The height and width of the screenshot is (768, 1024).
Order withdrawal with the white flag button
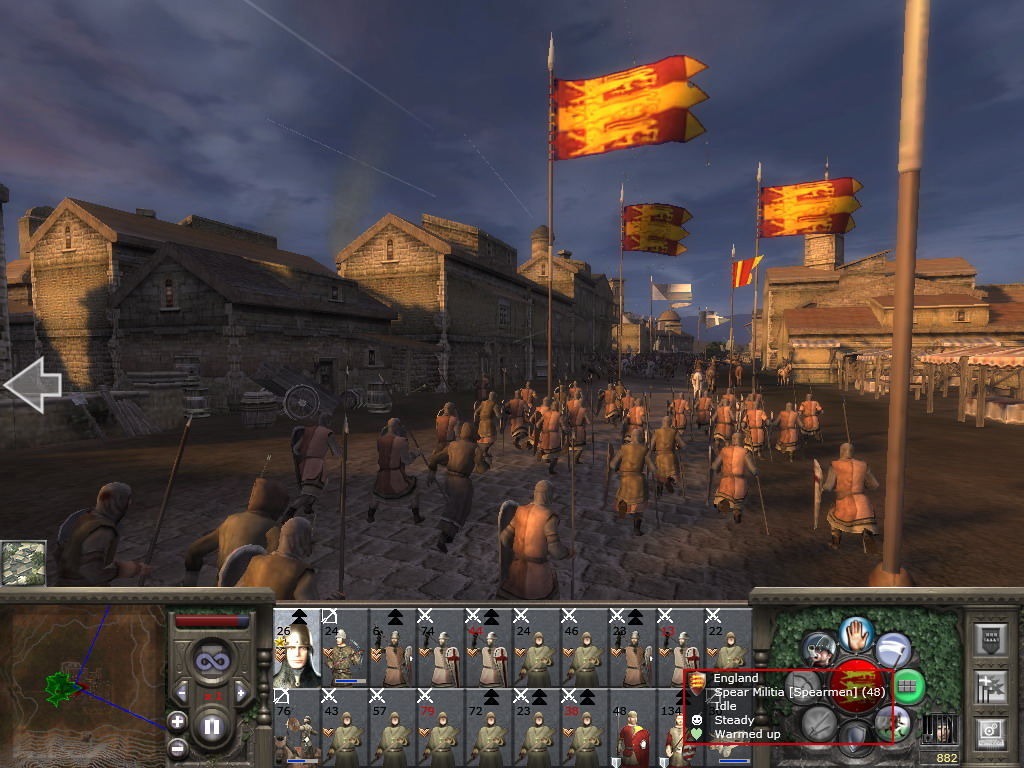point(894,649)
